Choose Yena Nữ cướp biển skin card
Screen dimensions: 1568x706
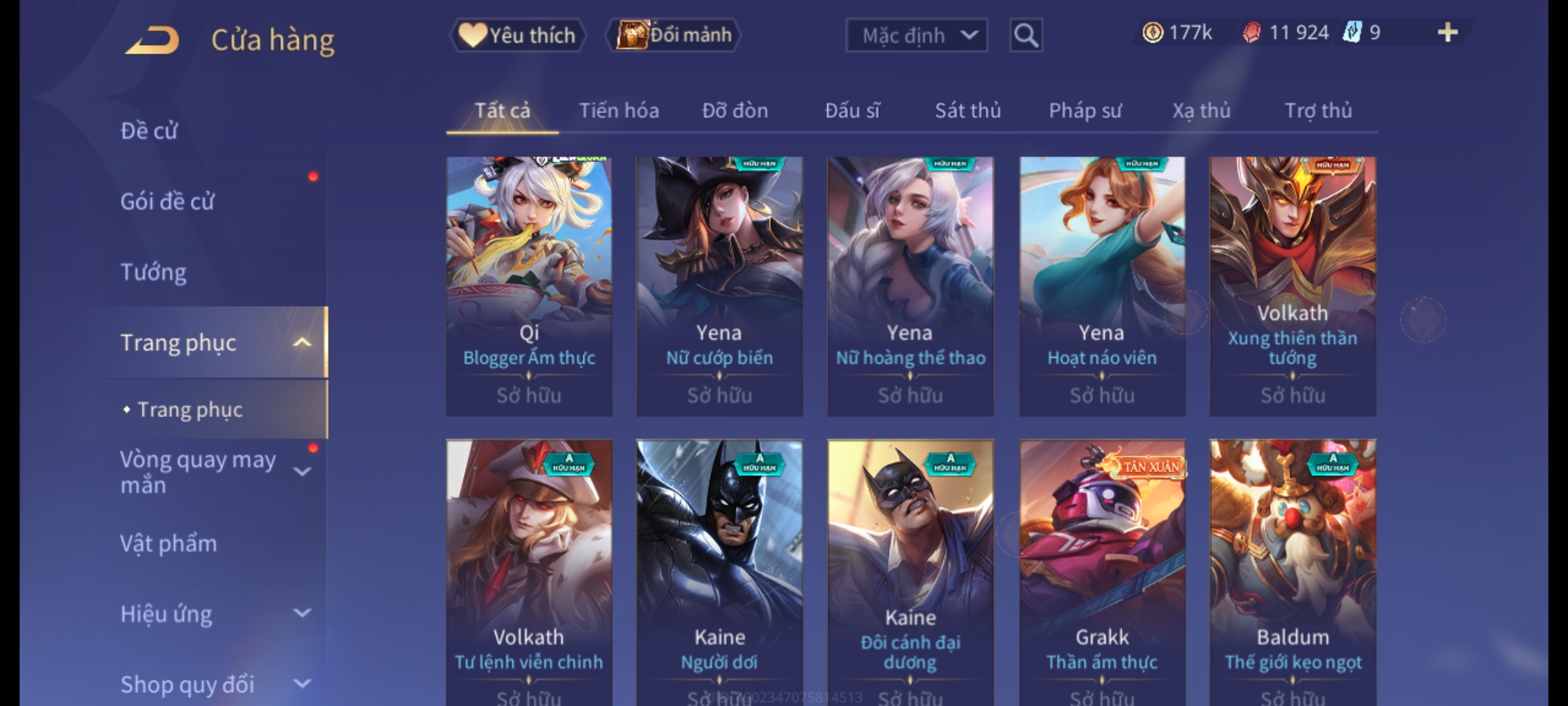point(719,286)
